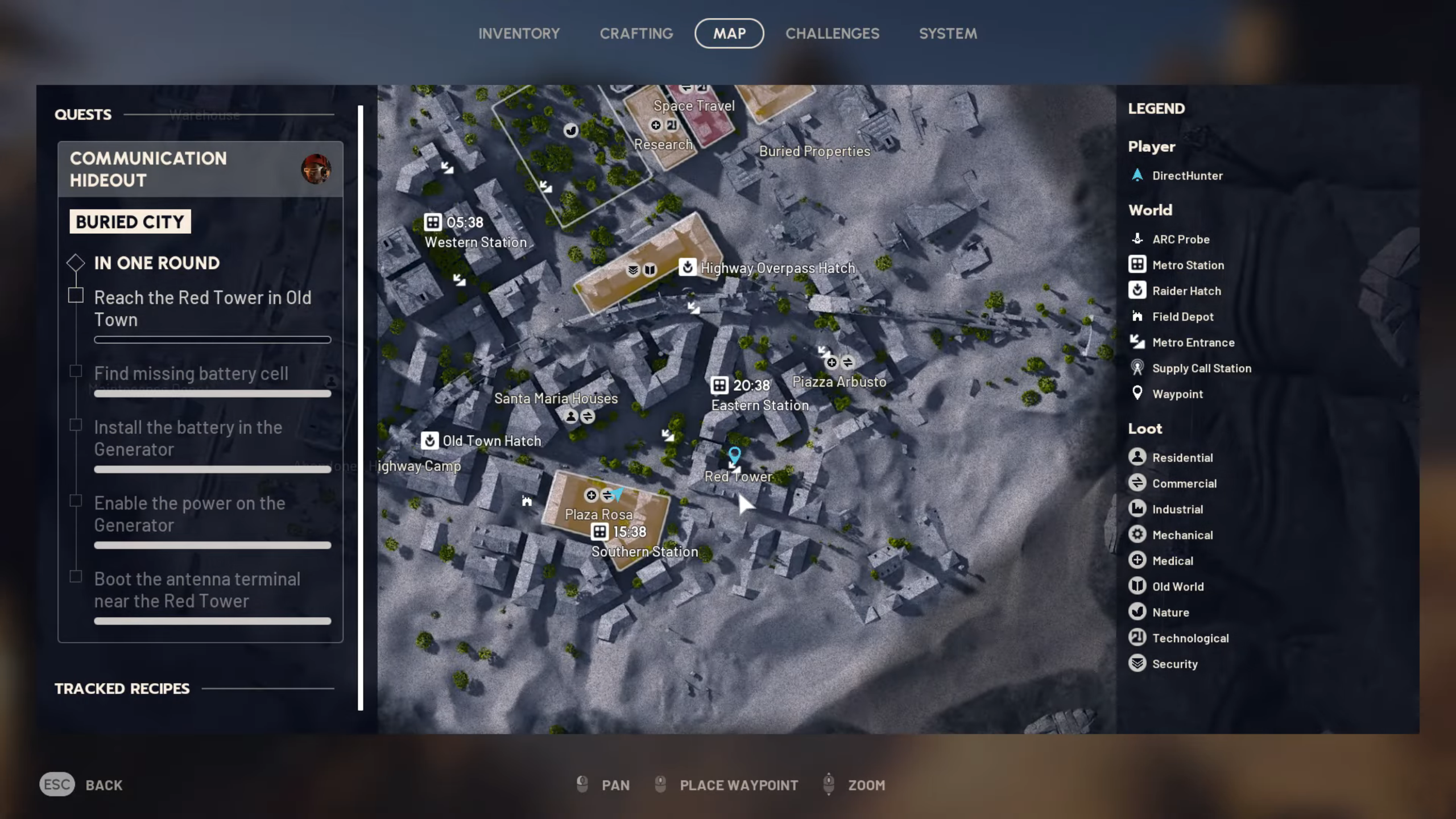This screenshot has width=1456, height=819.
Task: Check the Reach the Red Tower objective
Action: [76, 294]
